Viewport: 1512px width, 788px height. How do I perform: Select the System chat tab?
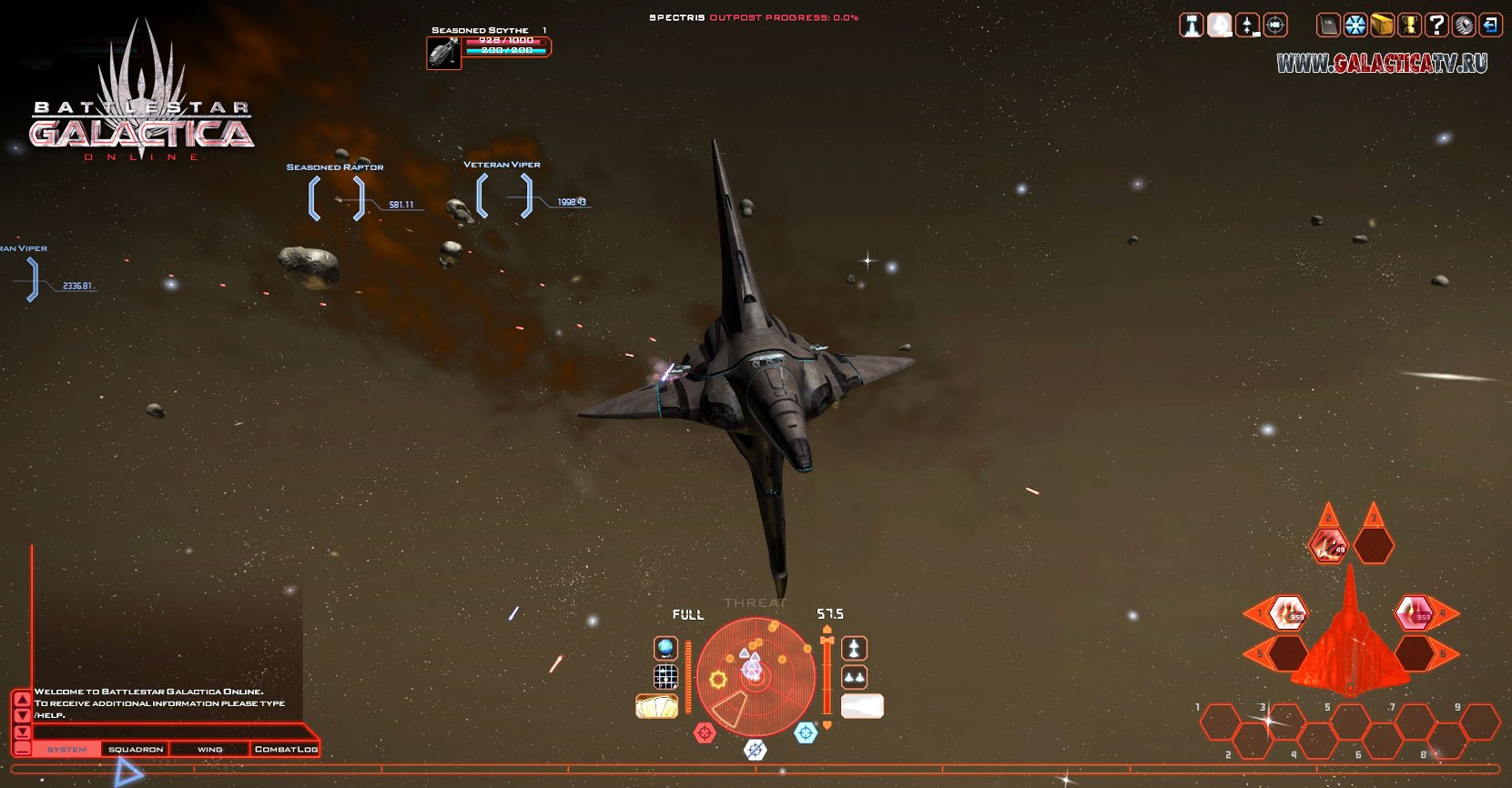click(x=66, y=750)
